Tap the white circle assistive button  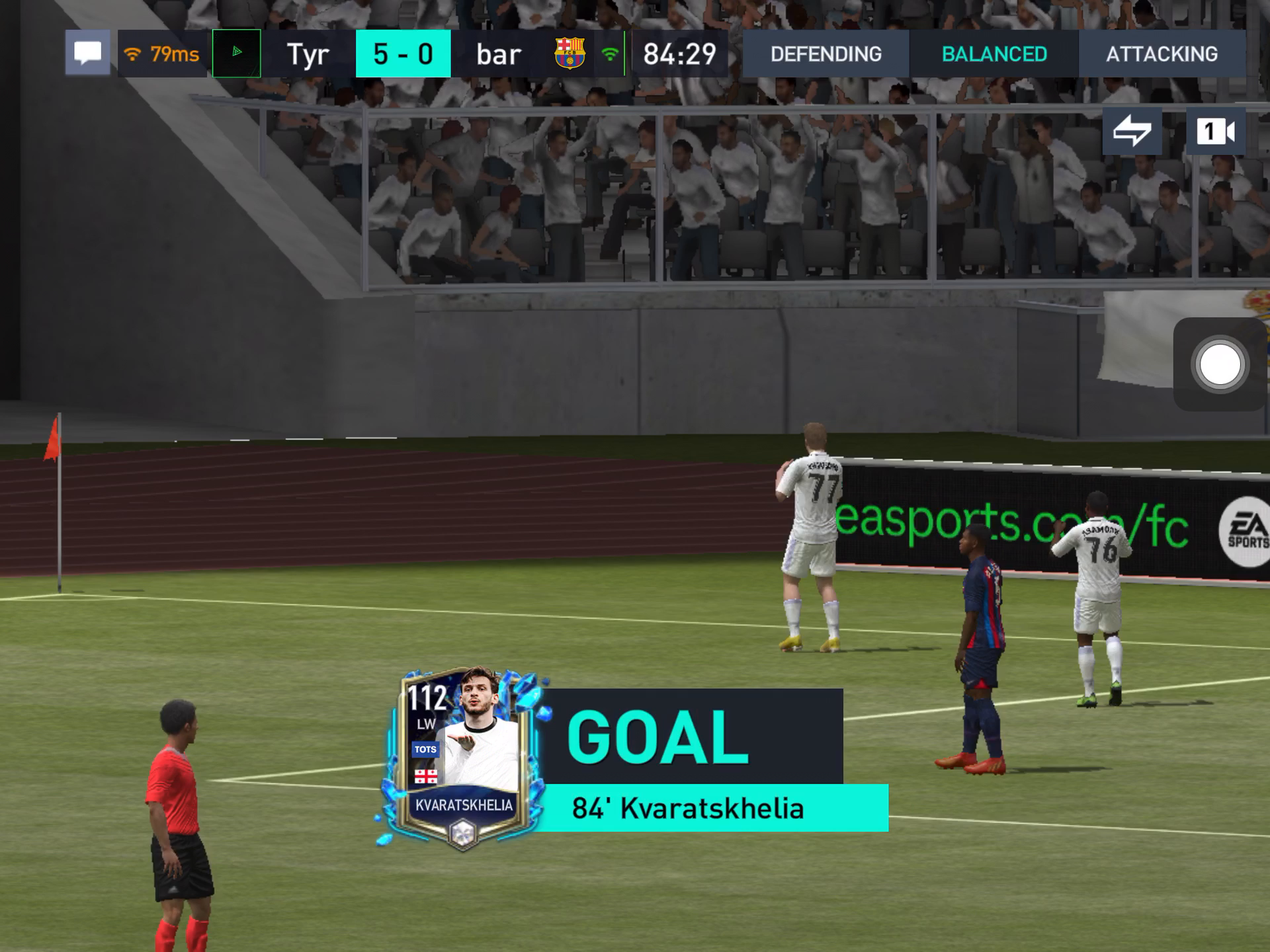[1220, 364]
